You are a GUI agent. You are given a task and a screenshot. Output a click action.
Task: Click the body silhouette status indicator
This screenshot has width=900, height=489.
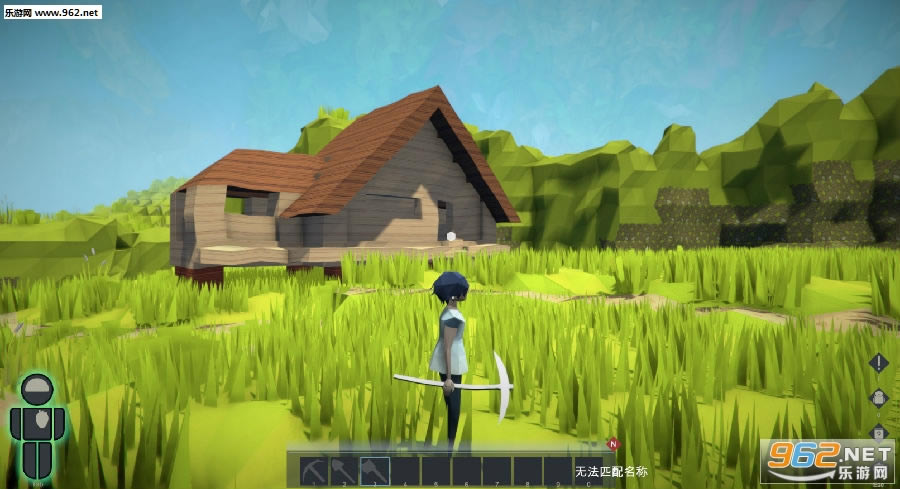[37, 425]
